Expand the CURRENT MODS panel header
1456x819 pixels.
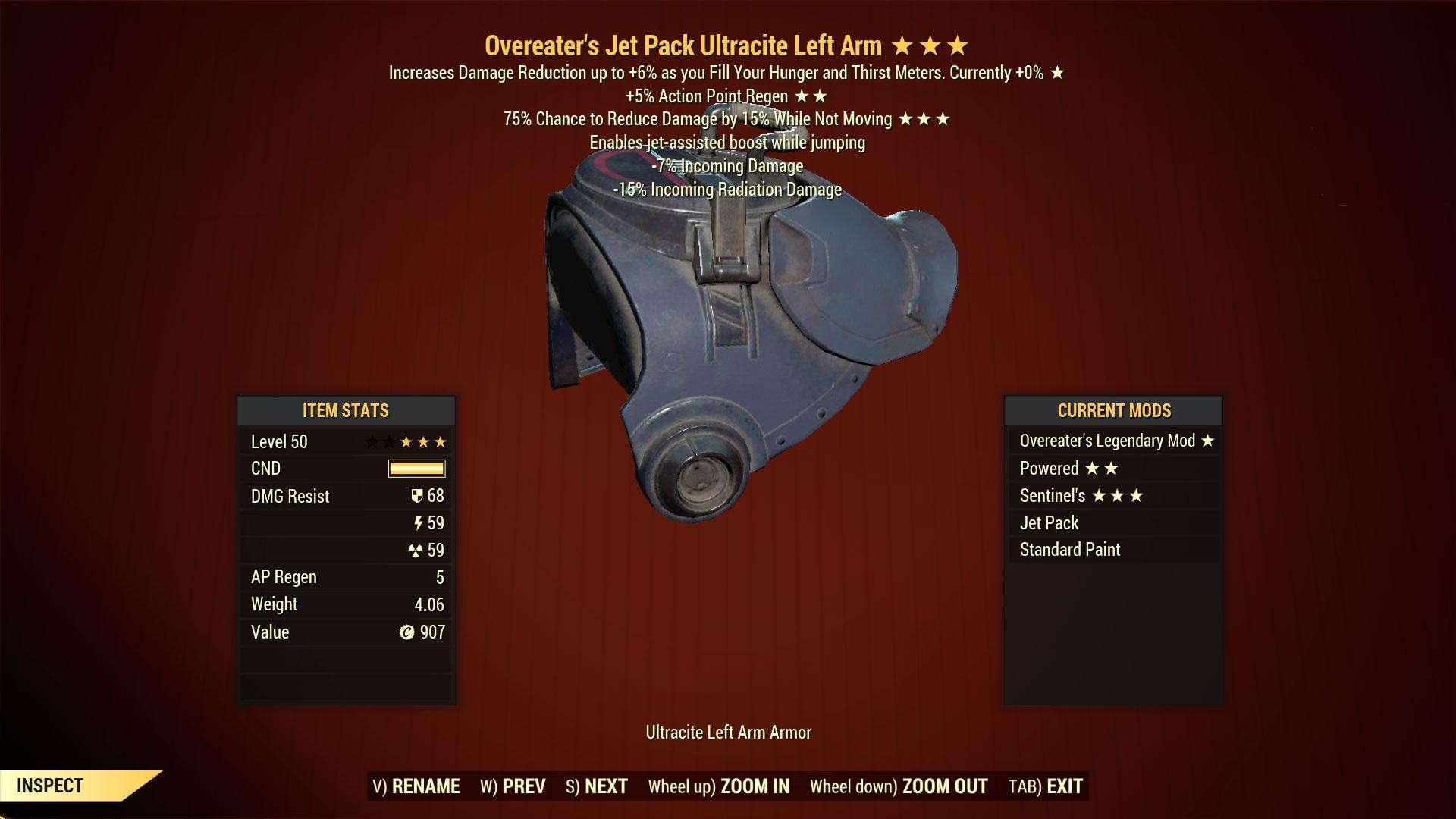(x=1113, y=411)
